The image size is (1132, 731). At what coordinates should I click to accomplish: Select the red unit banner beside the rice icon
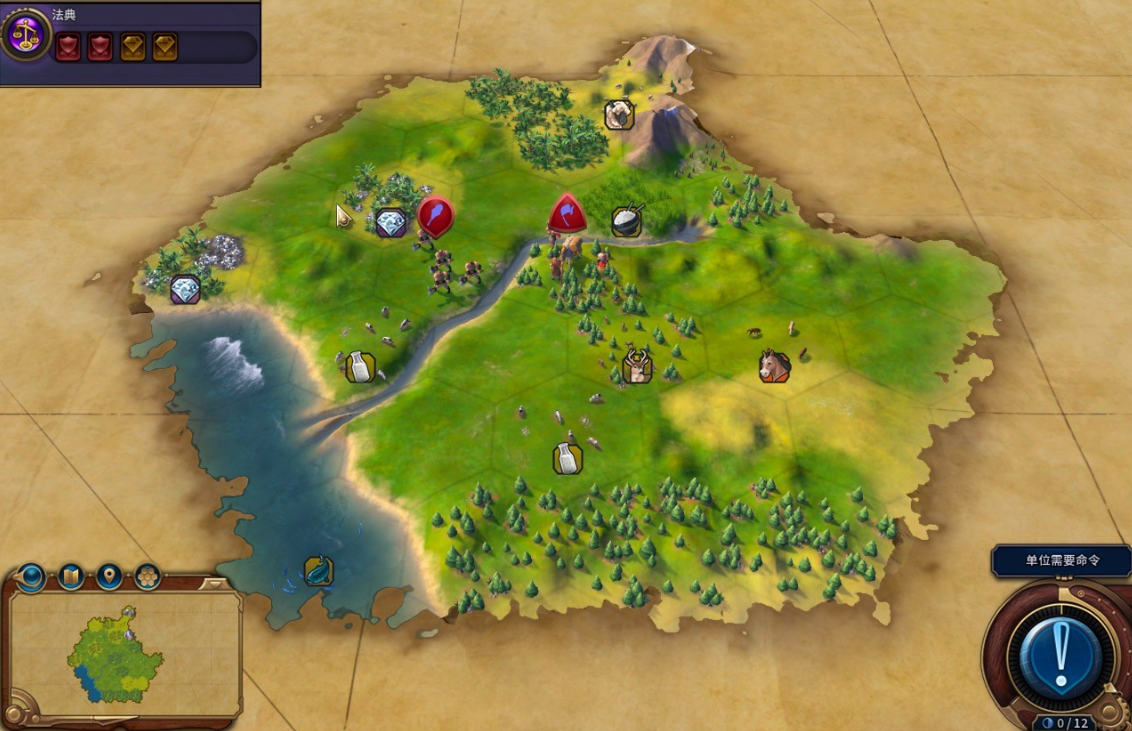point(567,213)
